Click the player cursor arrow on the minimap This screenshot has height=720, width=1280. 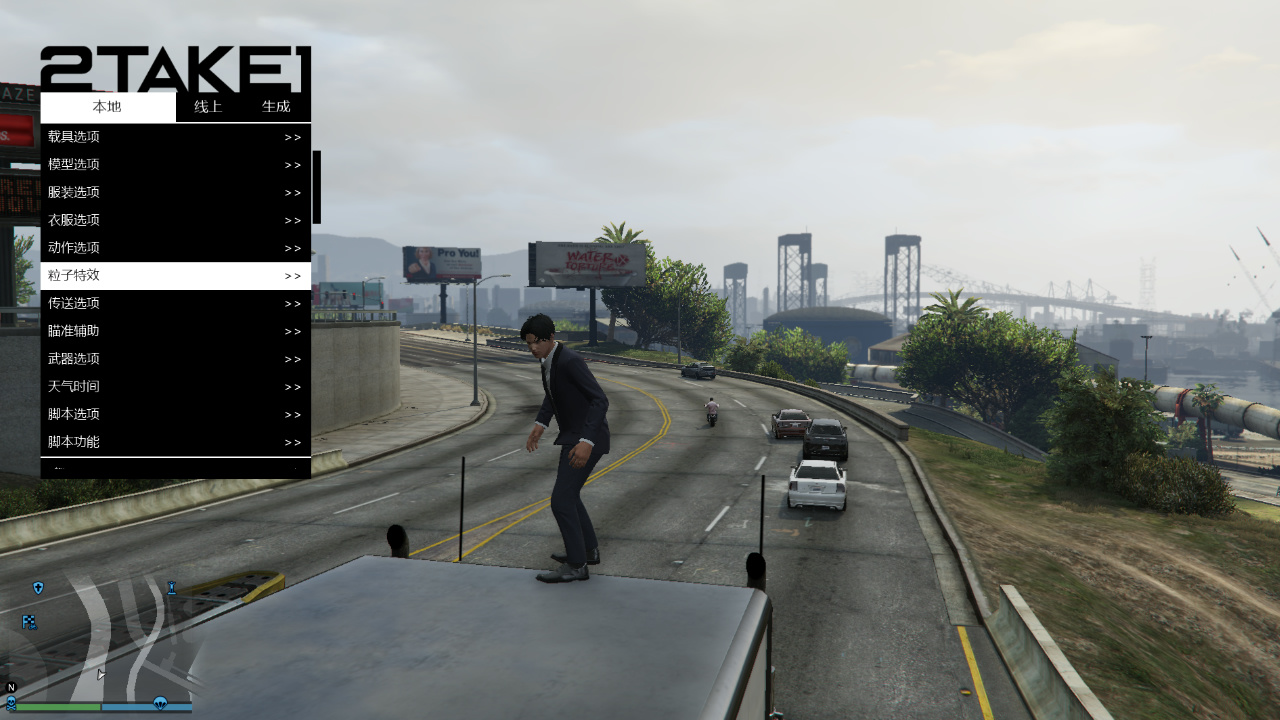coord(101,674)
